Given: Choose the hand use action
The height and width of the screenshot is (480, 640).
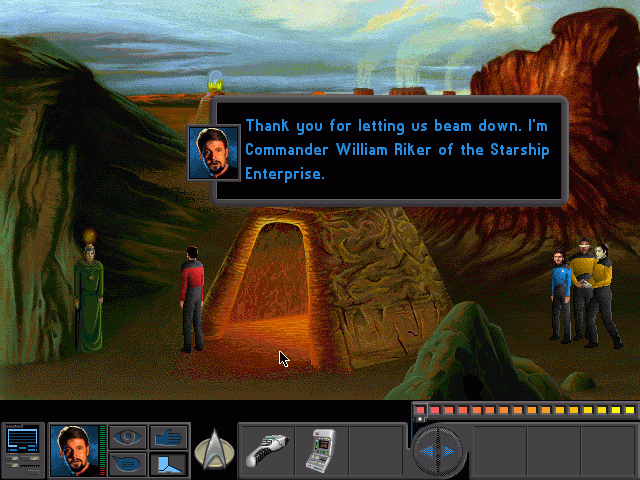Looking at the screenshot, I should coord(167,437).
